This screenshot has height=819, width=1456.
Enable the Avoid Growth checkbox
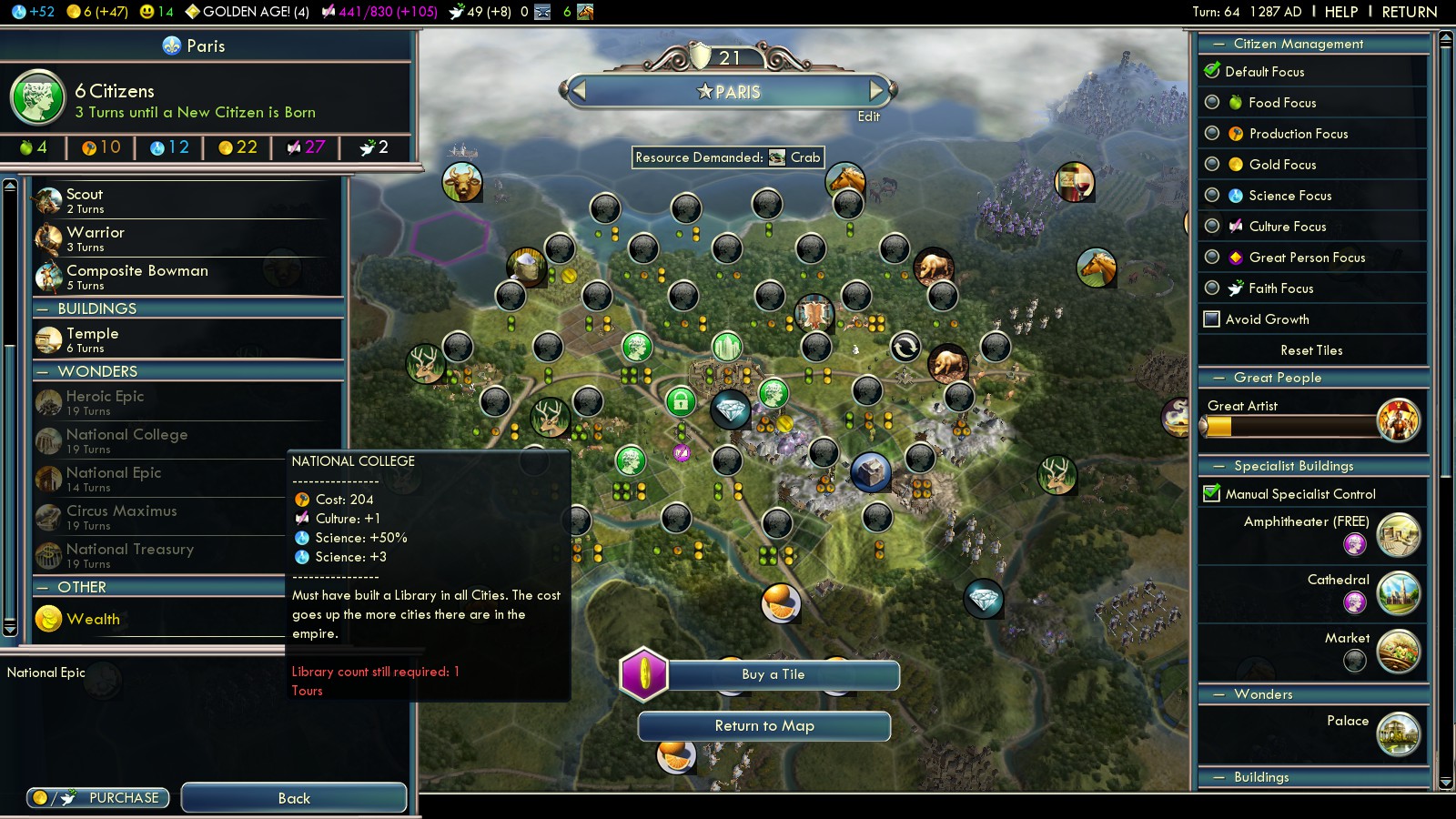point(1212,319)
